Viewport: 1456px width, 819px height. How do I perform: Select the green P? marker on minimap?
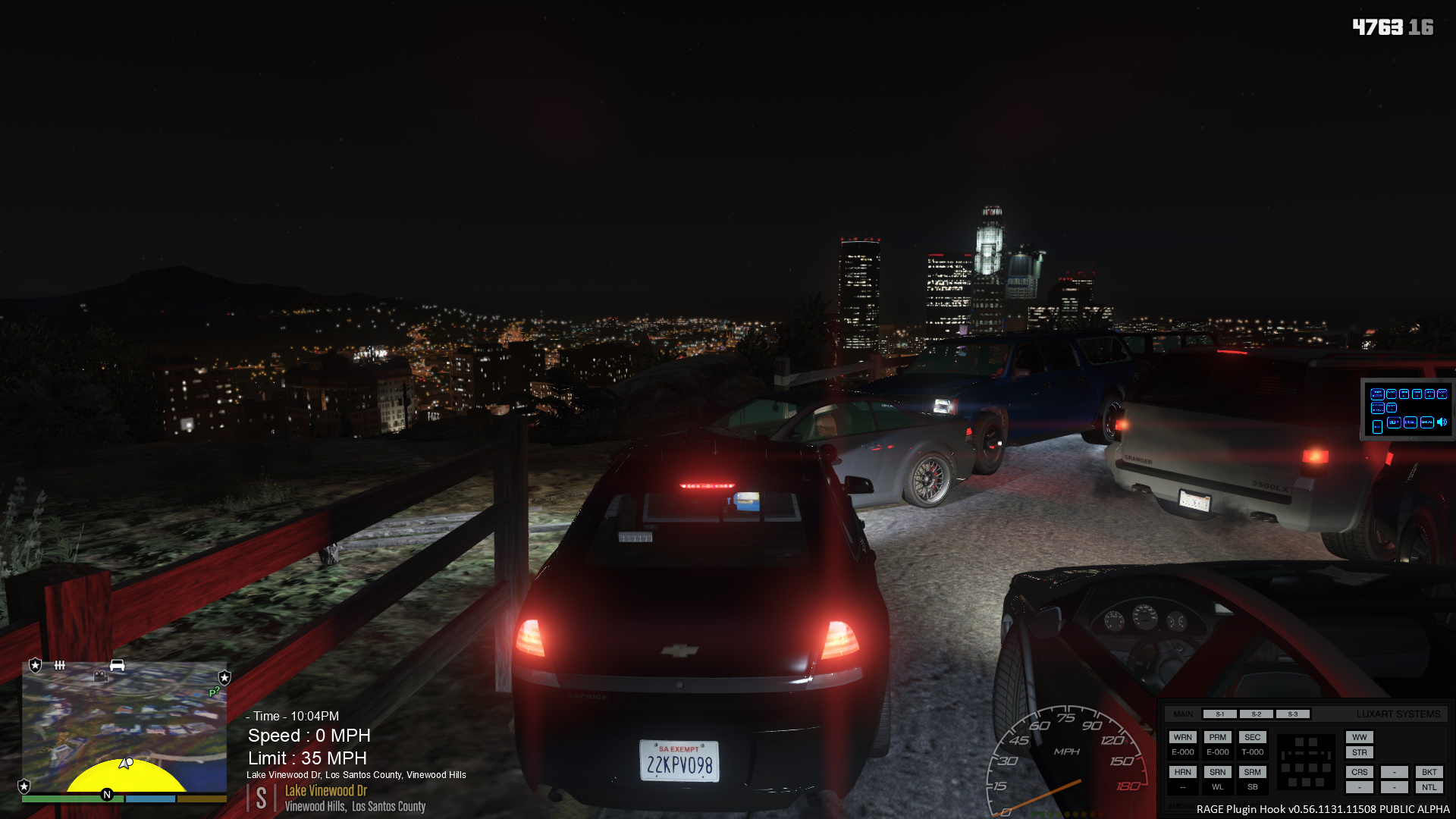click(x=214, y=692)
